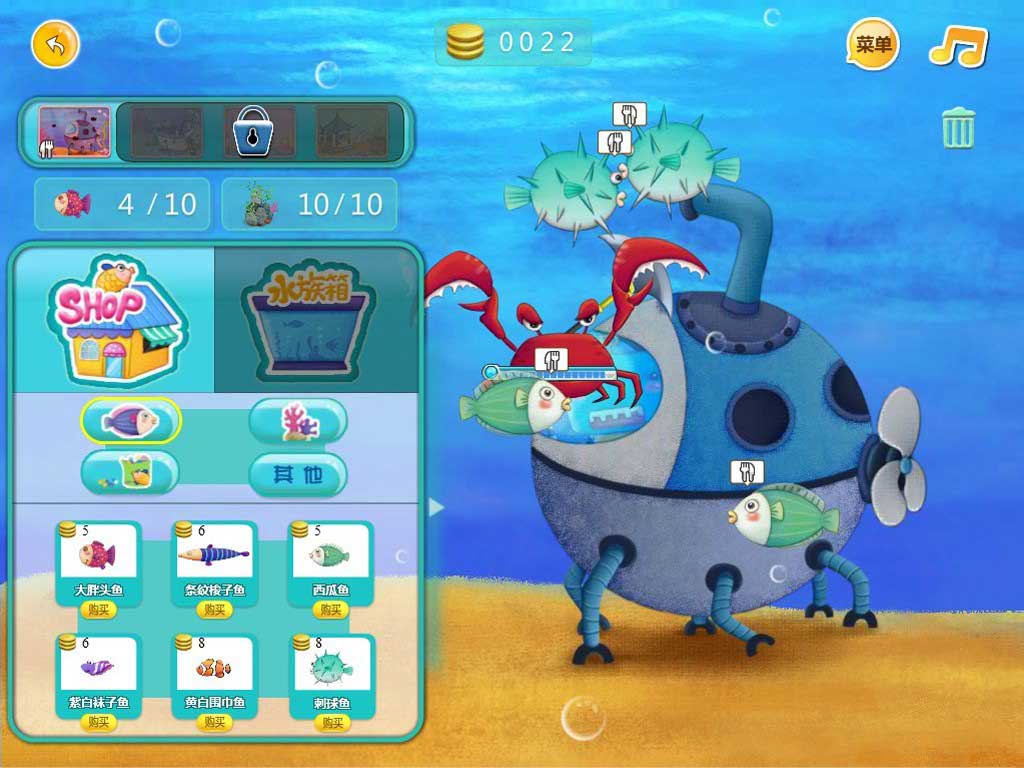1024x768 pixels.
Task: Purchase the 条纹梭子鱼 striped fish
Action: (215, 609)
